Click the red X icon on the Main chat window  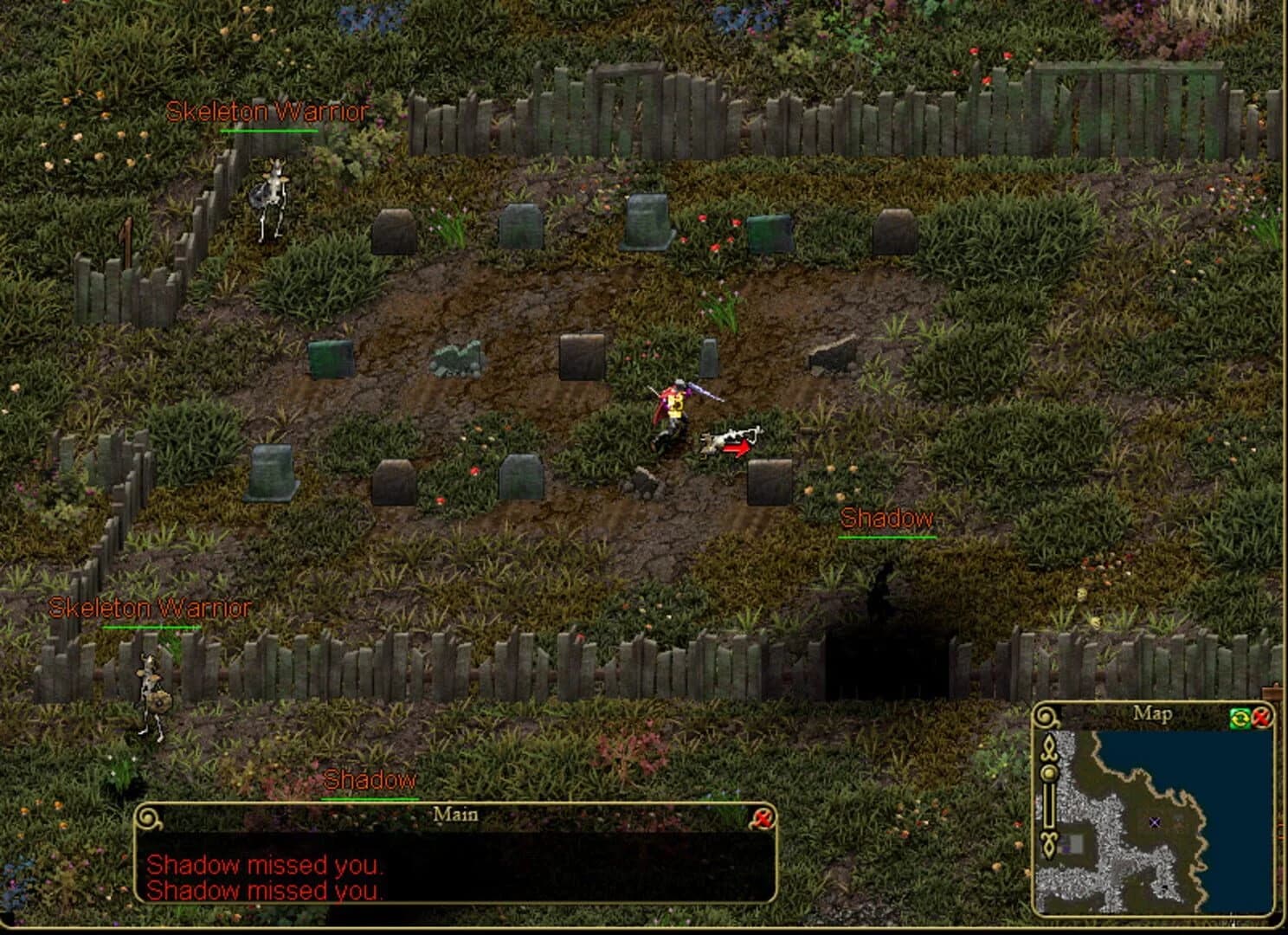point(763,815)
